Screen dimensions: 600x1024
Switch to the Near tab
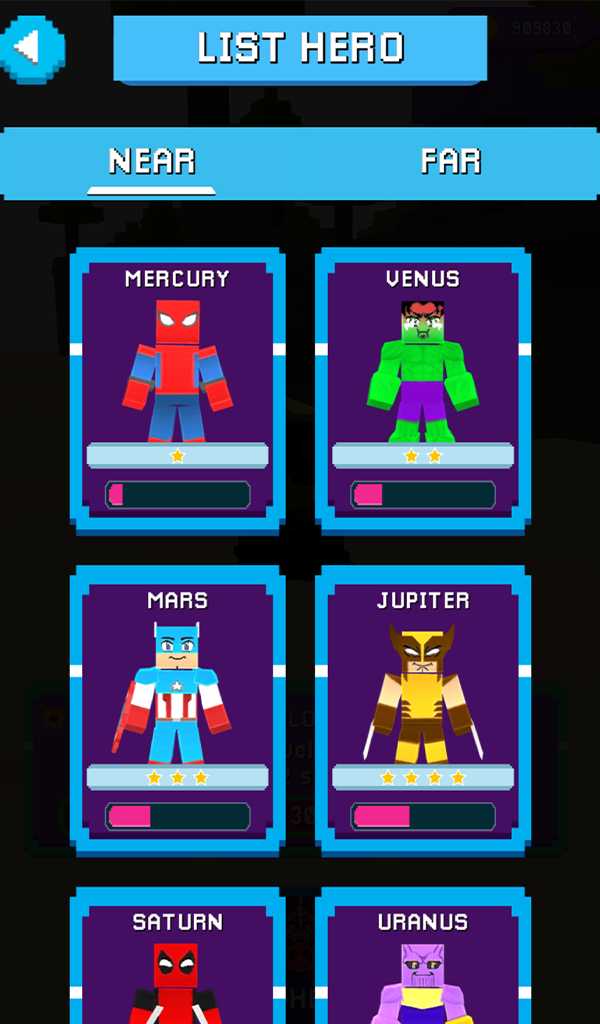pyautogui.click(x=151, y=162)
